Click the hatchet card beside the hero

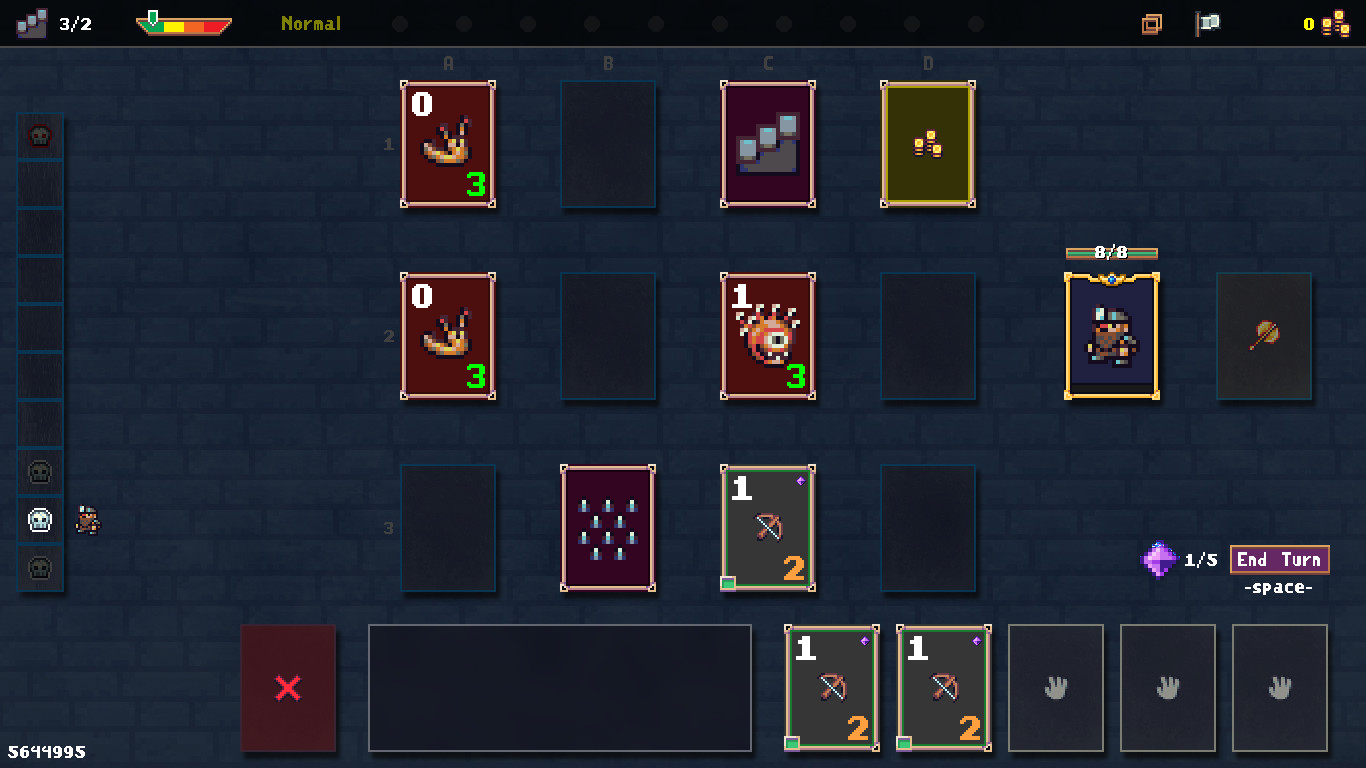click(x=1264, y=336)
